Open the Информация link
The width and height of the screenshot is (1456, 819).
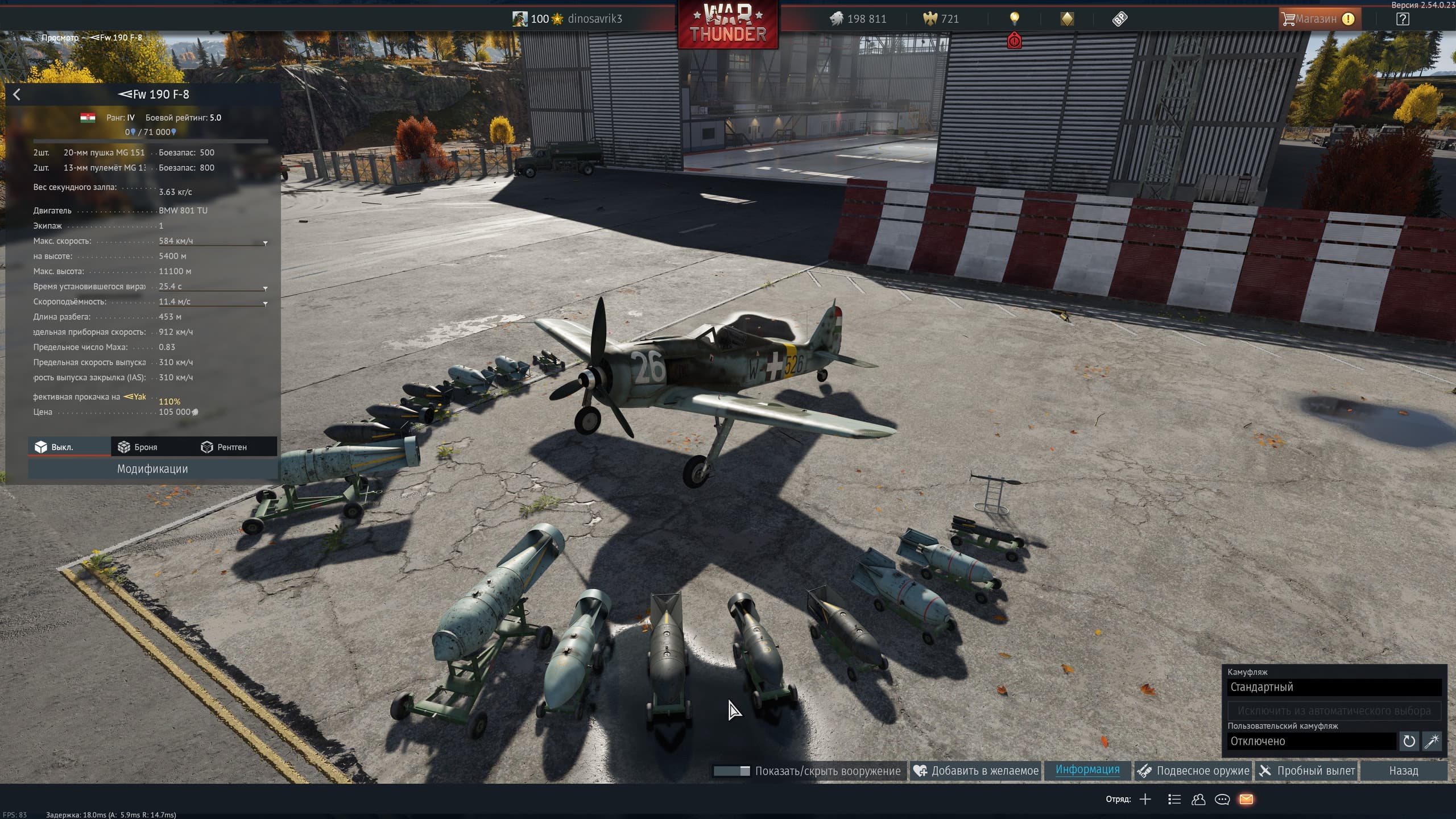[1087, 770]
